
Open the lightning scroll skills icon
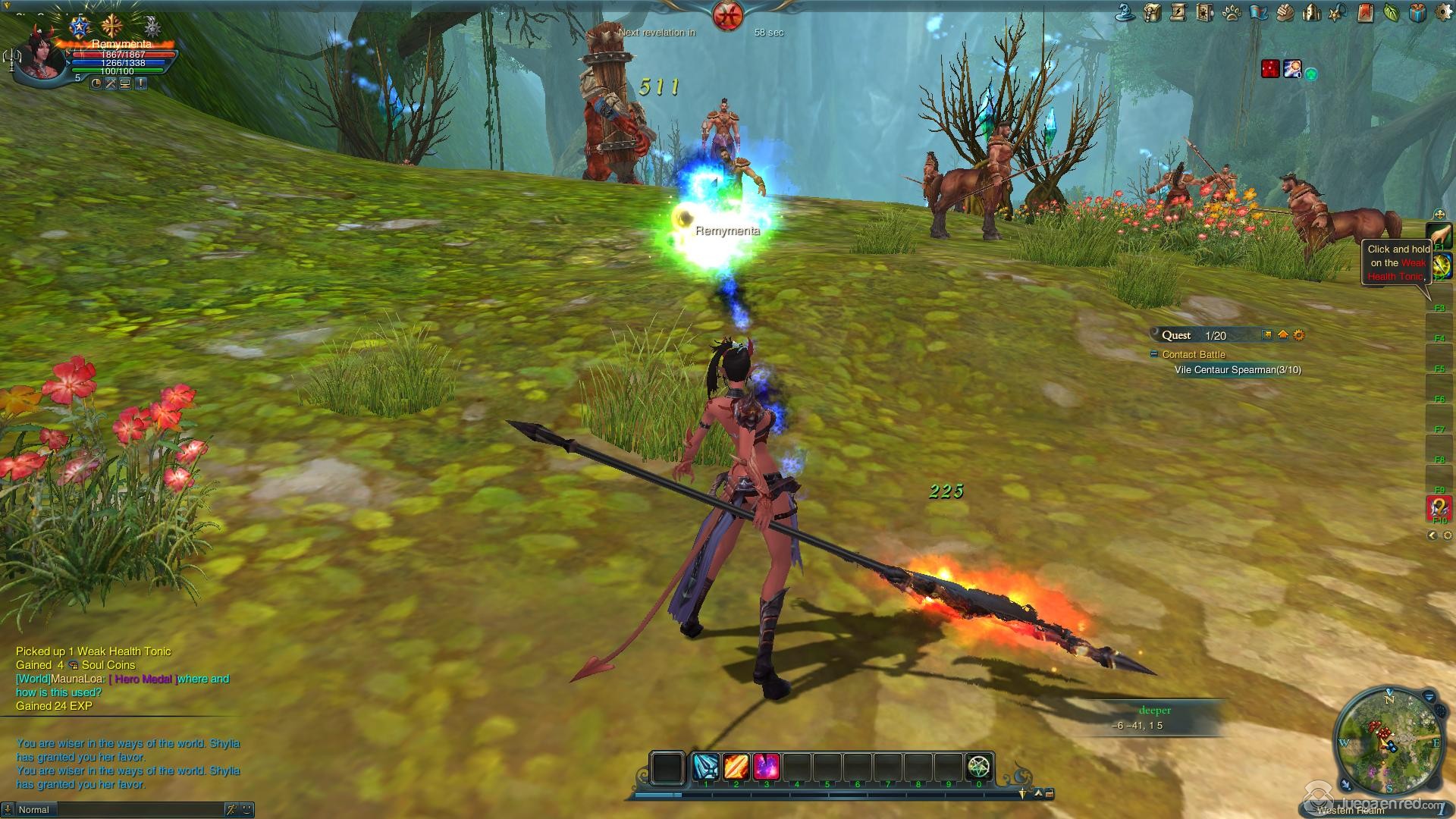1178,12
